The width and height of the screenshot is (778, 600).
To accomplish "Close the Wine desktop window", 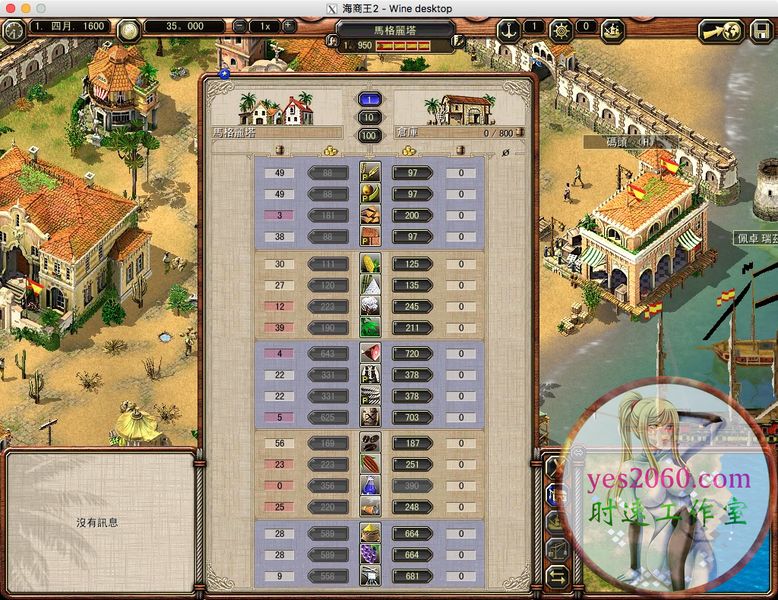I will [12, 8].
